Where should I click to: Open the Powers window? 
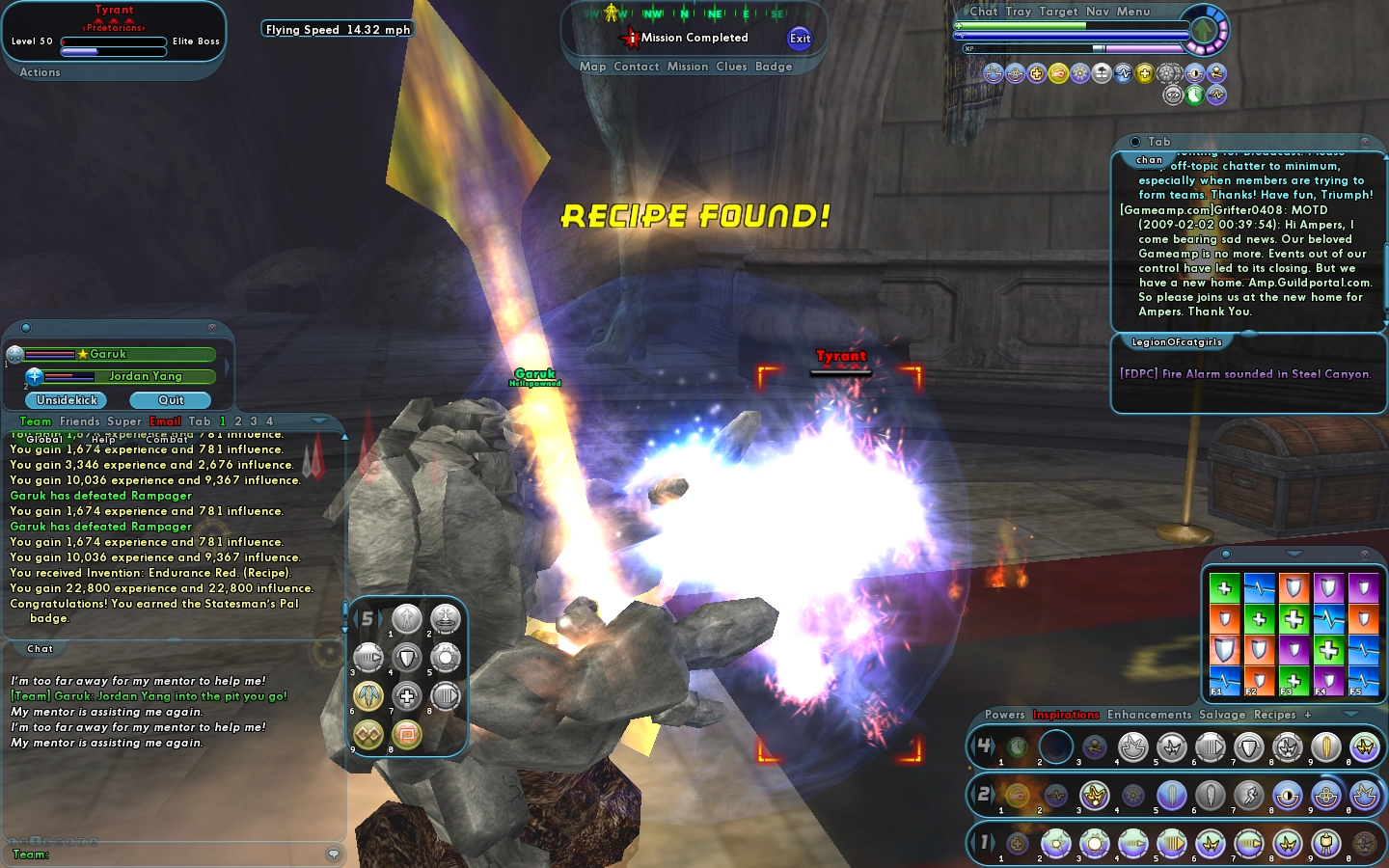tap(1004, 715)
